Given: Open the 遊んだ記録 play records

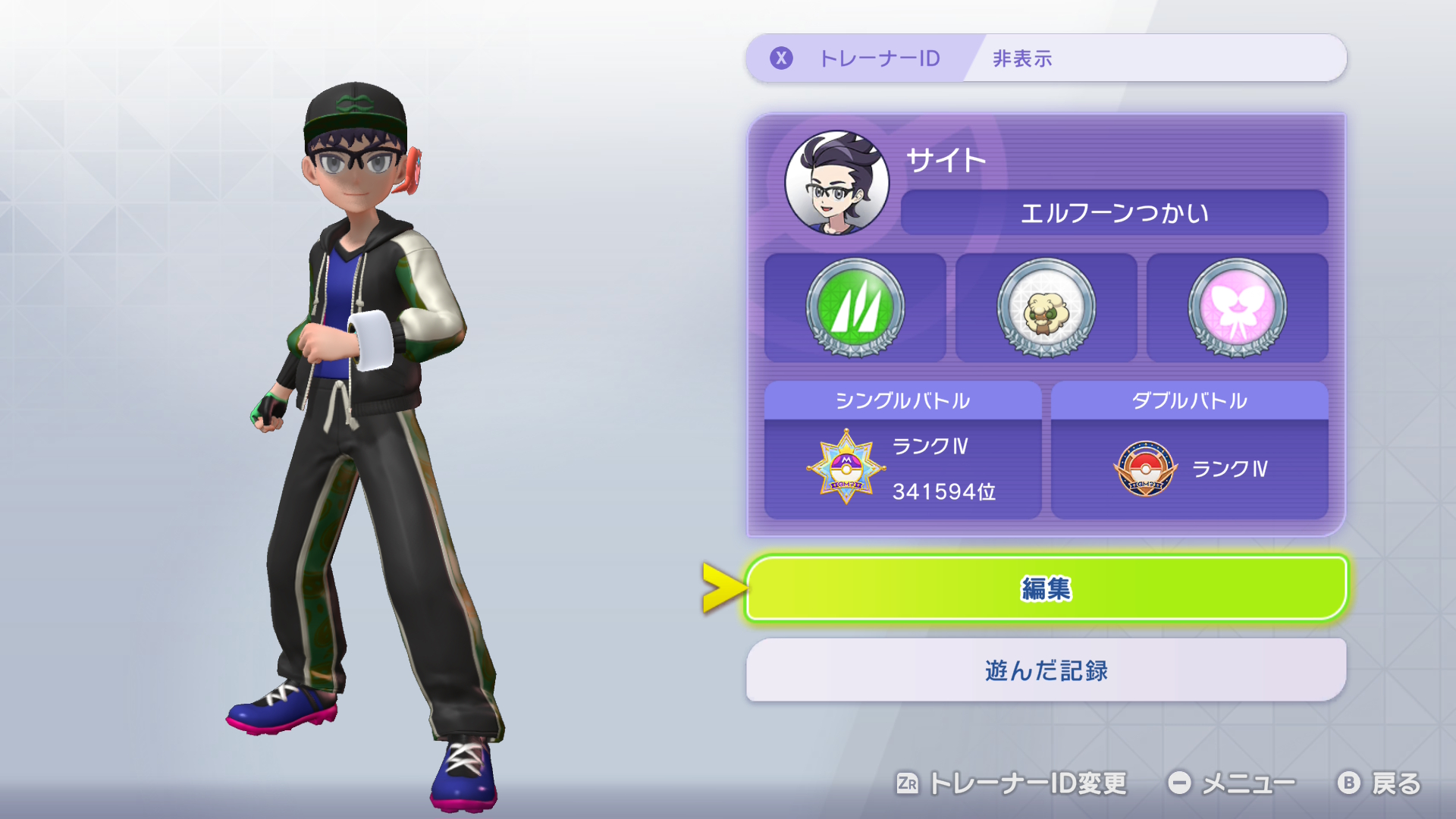Looking at the screenshot, I should 1046,670.
